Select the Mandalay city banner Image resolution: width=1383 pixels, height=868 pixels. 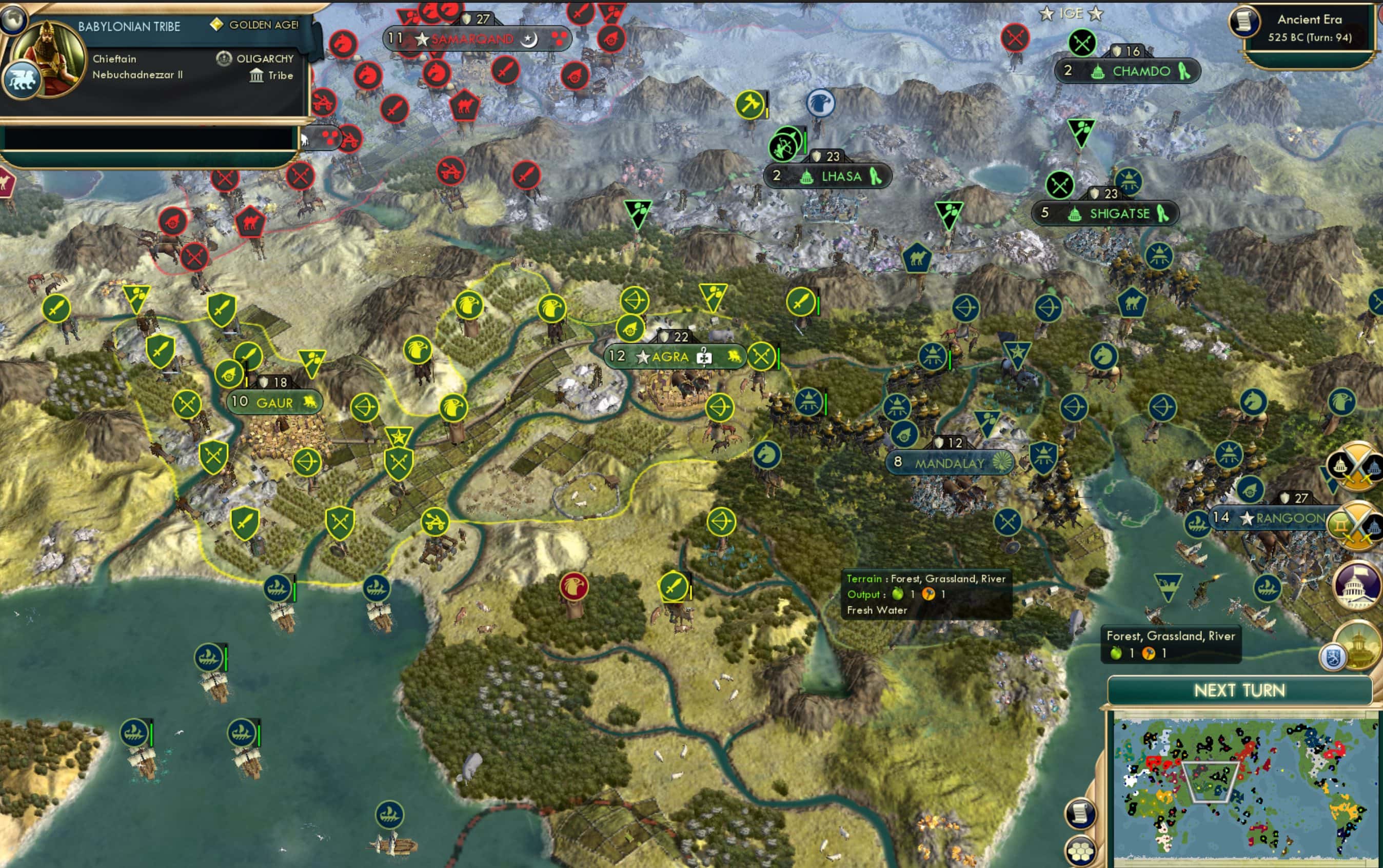pyautogui.click(x=951, y=462)
